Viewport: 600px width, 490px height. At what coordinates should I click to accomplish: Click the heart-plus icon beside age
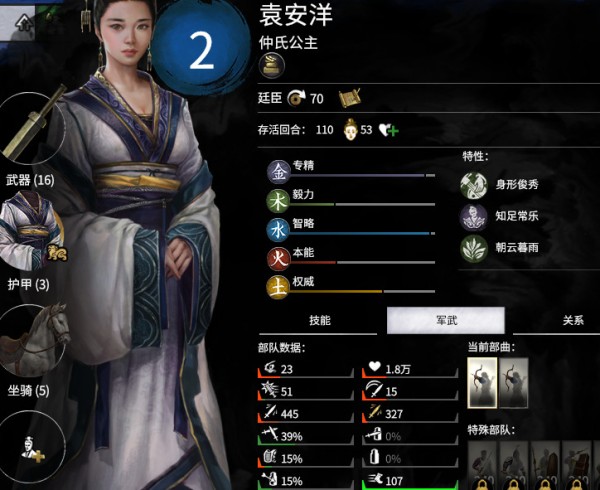[x=389, y=130]
